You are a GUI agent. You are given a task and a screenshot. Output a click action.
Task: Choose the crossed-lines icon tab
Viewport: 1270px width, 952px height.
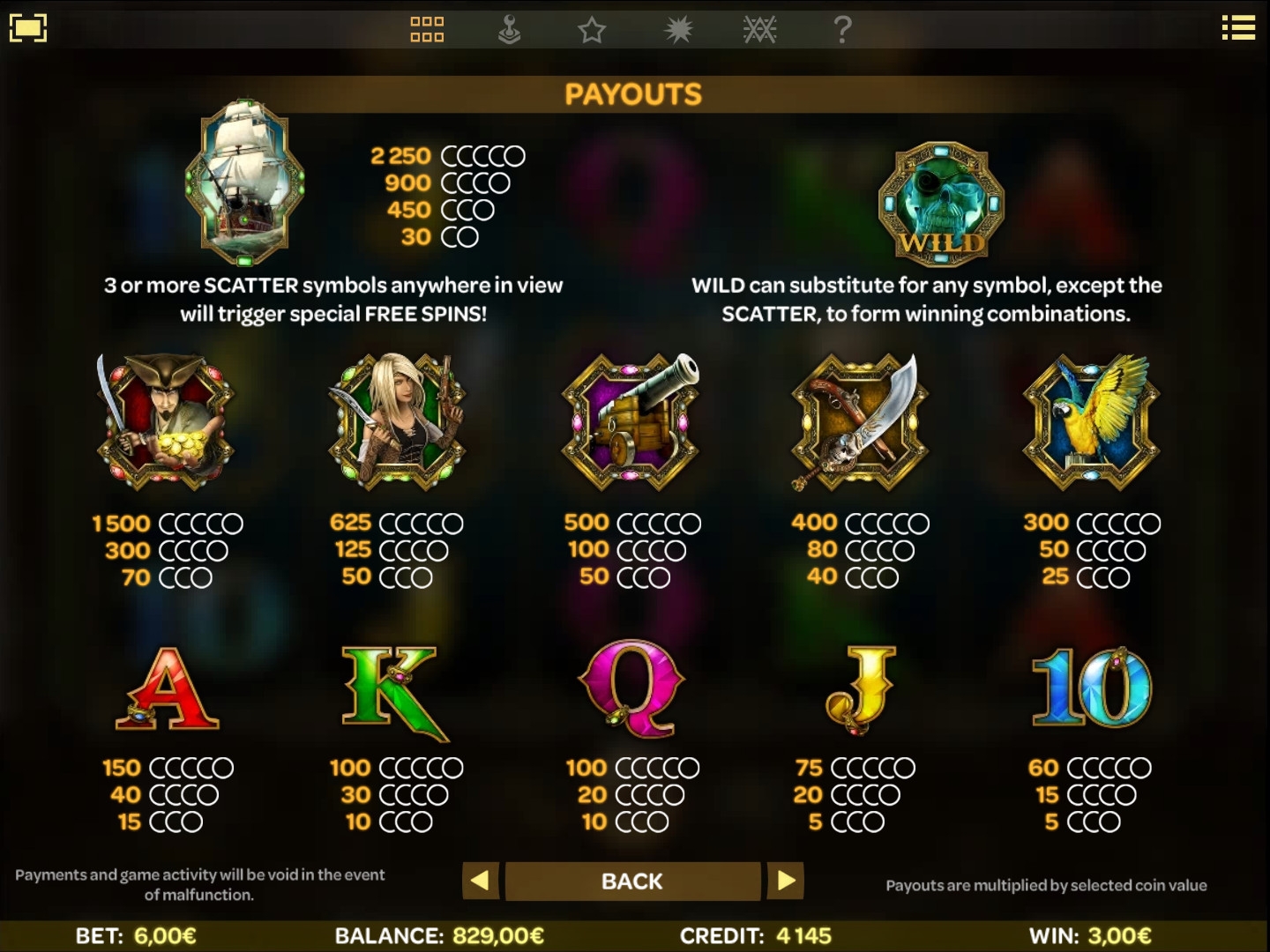tap(759, 30)
